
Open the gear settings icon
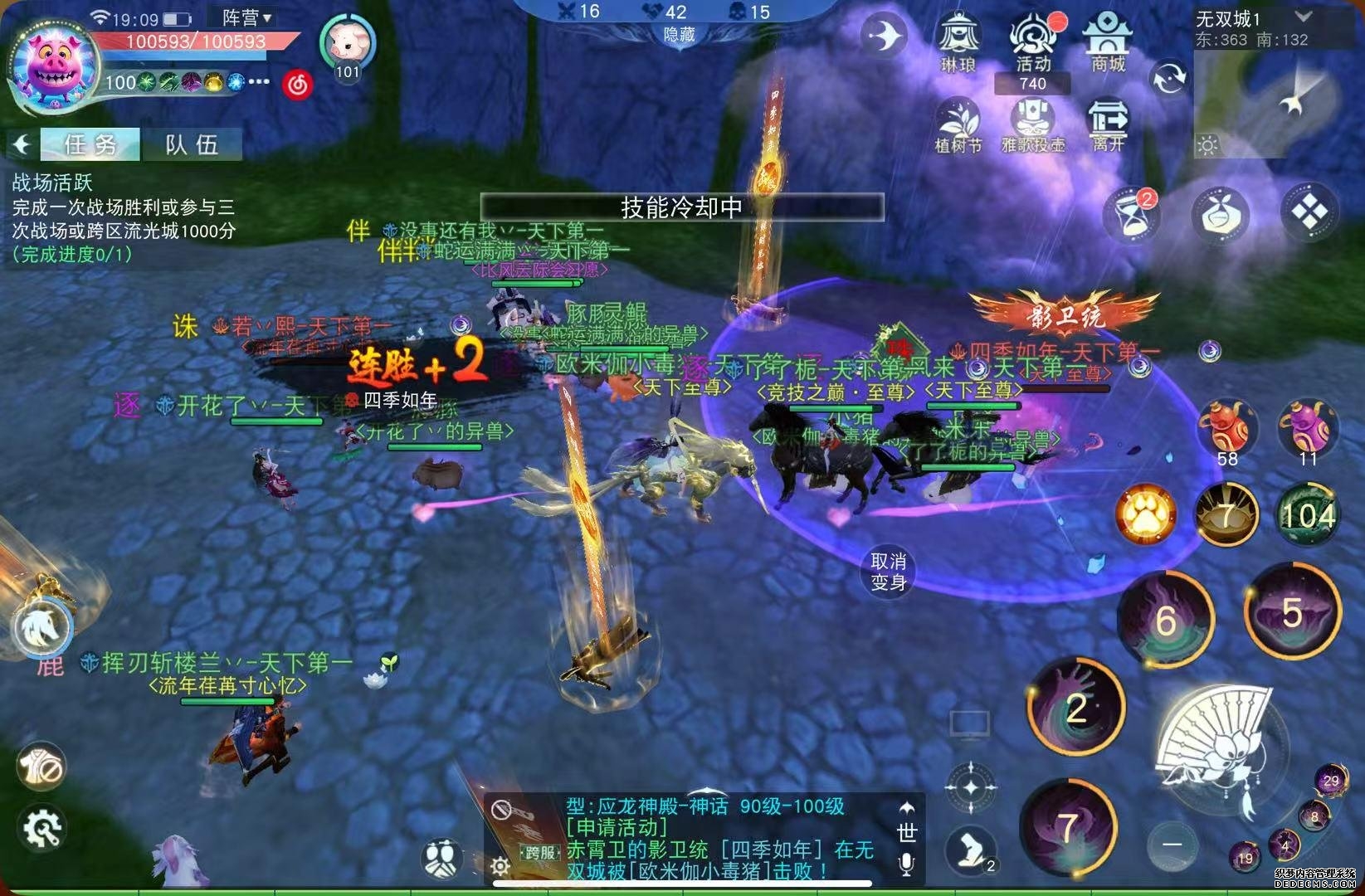(x=41, y=826)
